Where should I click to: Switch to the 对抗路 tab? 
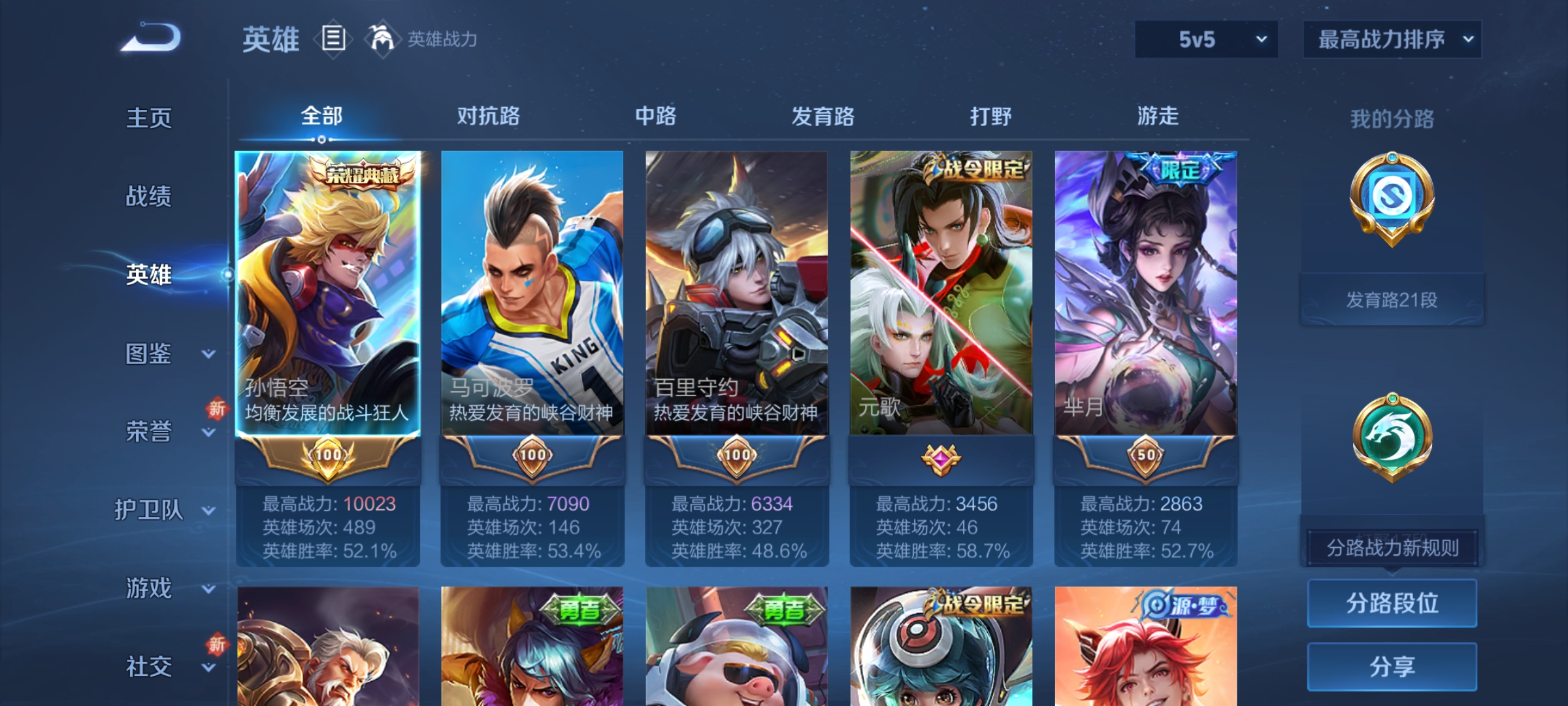point(489,116)
